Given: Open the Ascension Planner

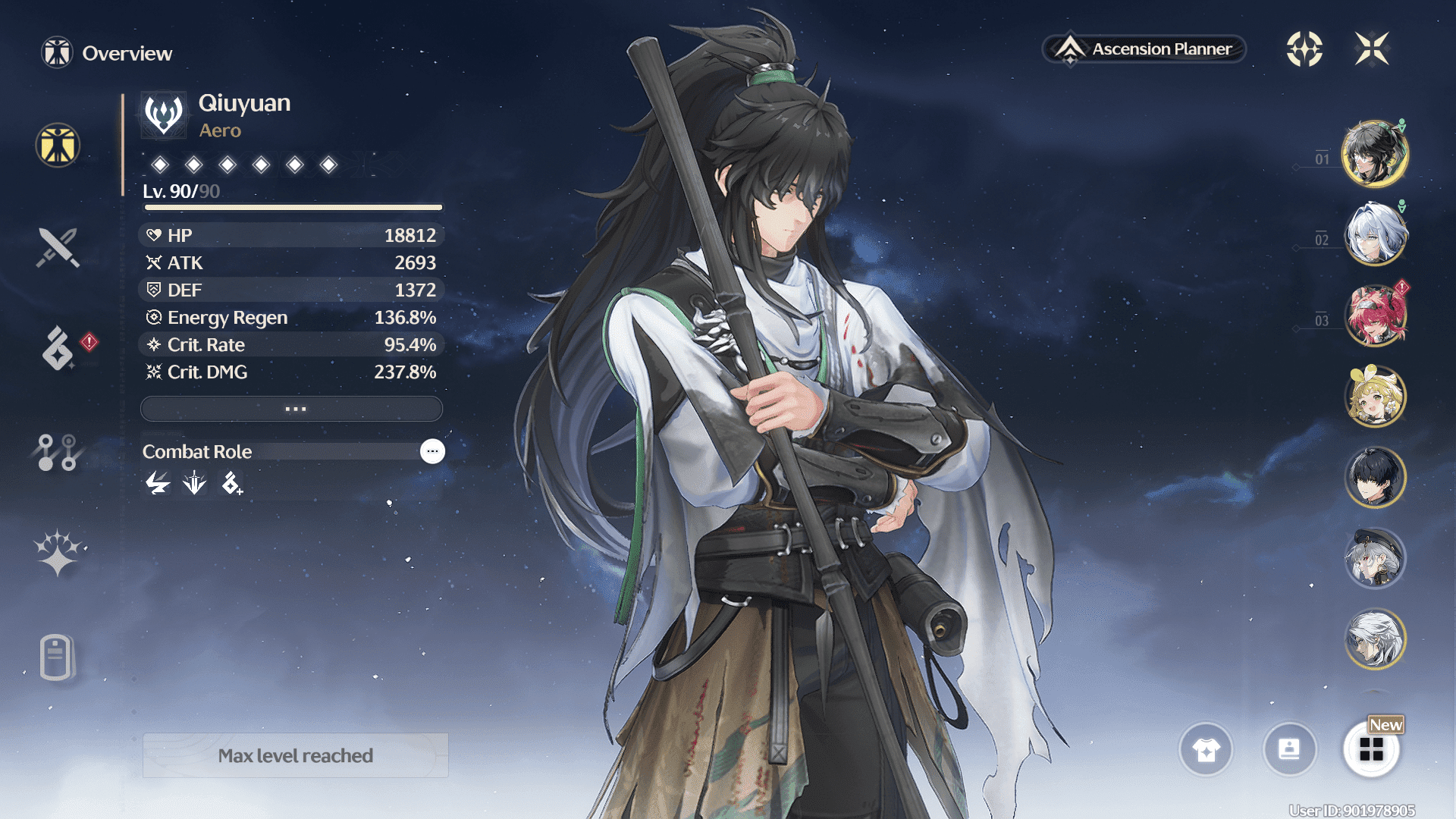Looking at the screenshot, I should (1144, 49).
